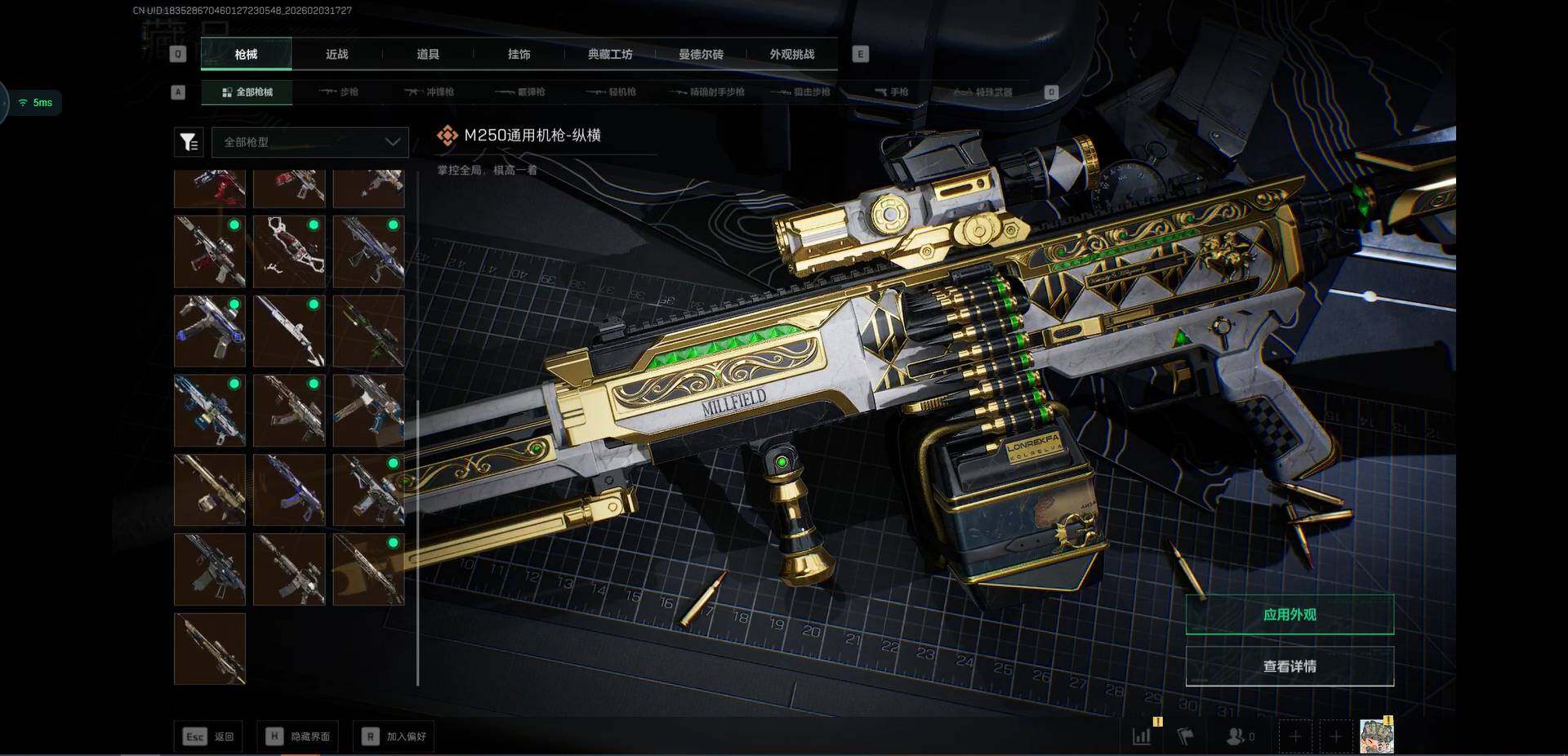1568x756 pixels.
Task: Filter by 步枪 rifle category
Action: point(340,92)
